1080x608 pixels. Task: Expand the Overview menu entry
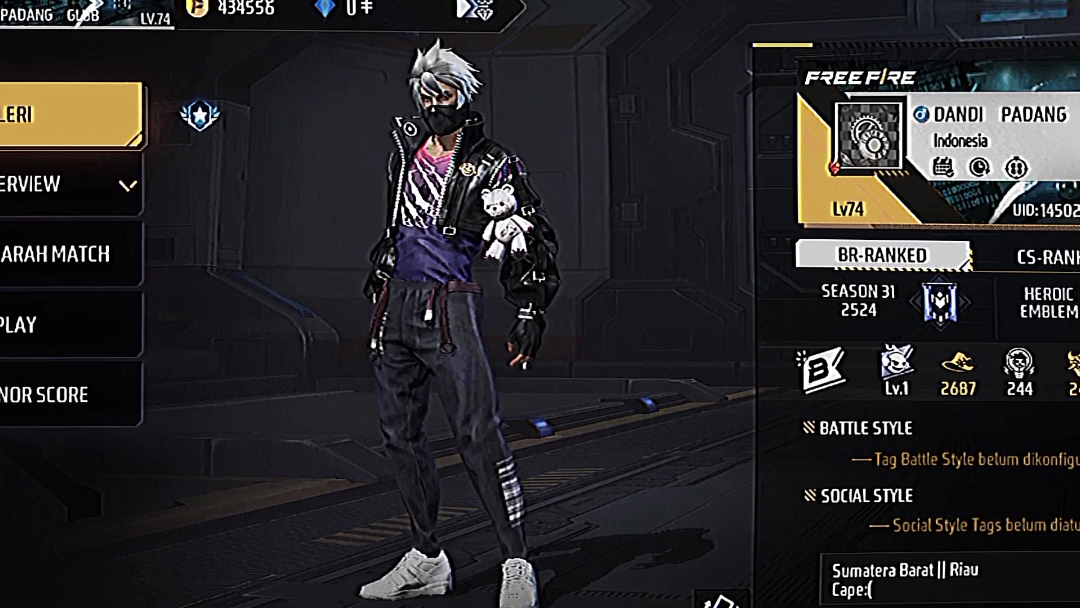point(68,184)
